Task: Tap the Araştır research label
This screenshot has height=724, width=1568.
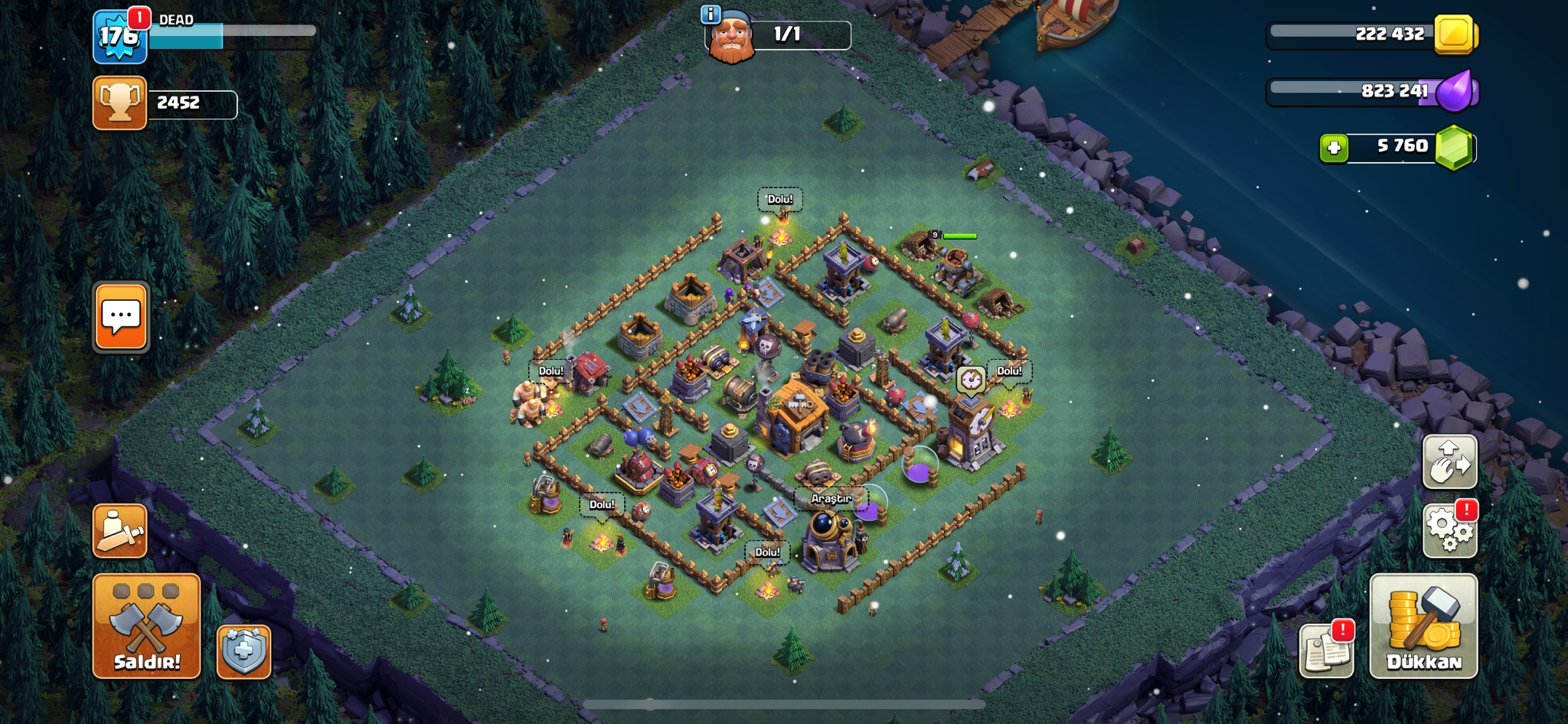Action: point(831,498)
